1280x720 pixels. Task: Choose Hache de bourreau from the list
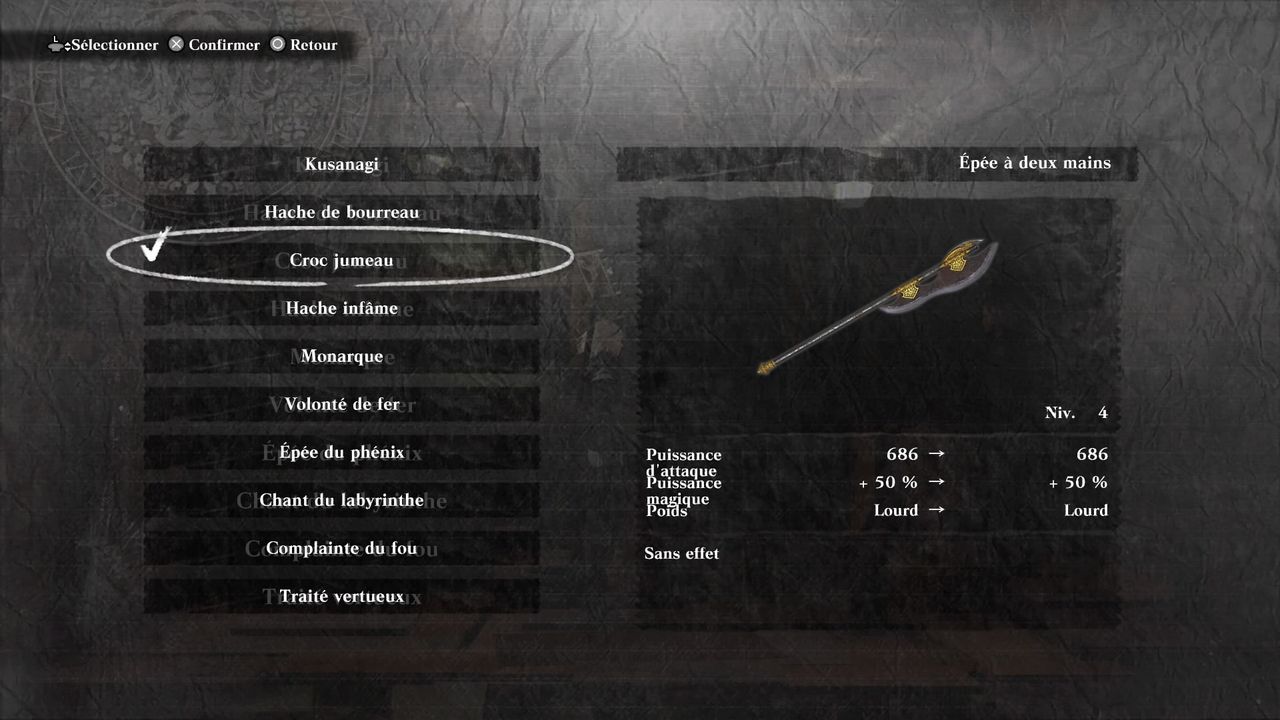pyautogui.click(x=341, y=212)
